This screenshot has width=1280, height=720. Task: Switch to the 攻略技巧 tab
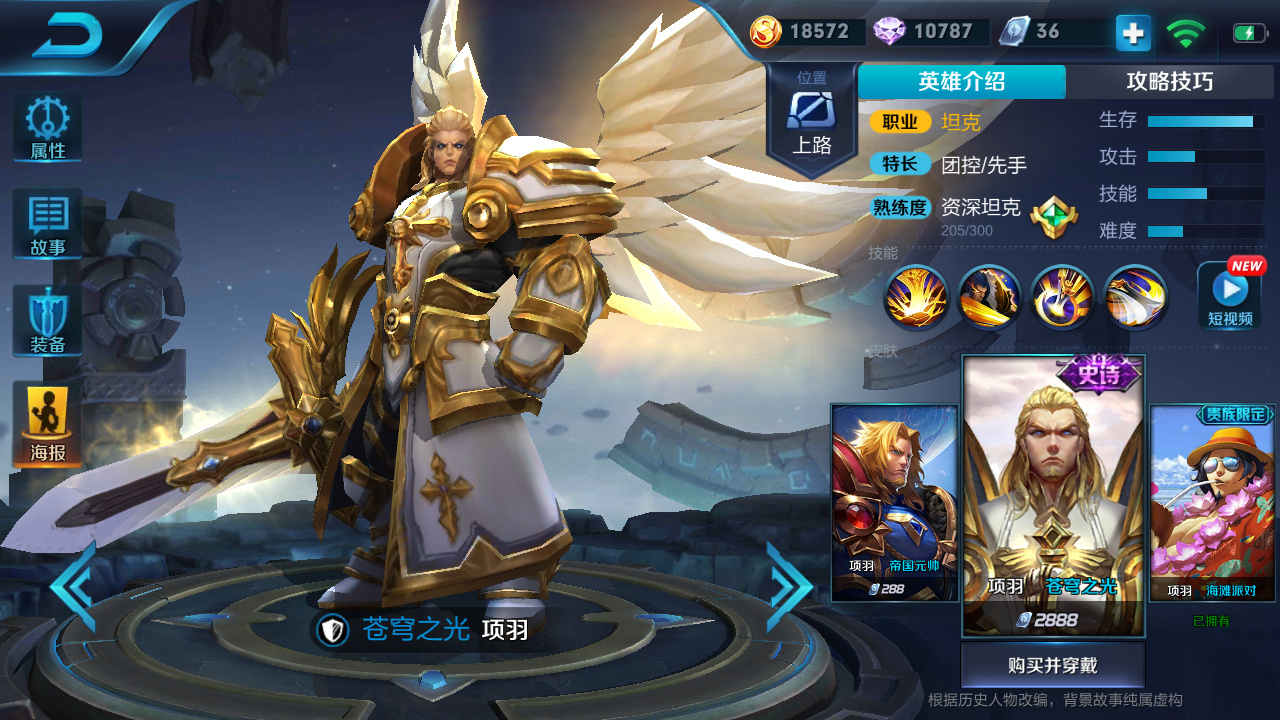point(1172,82)
